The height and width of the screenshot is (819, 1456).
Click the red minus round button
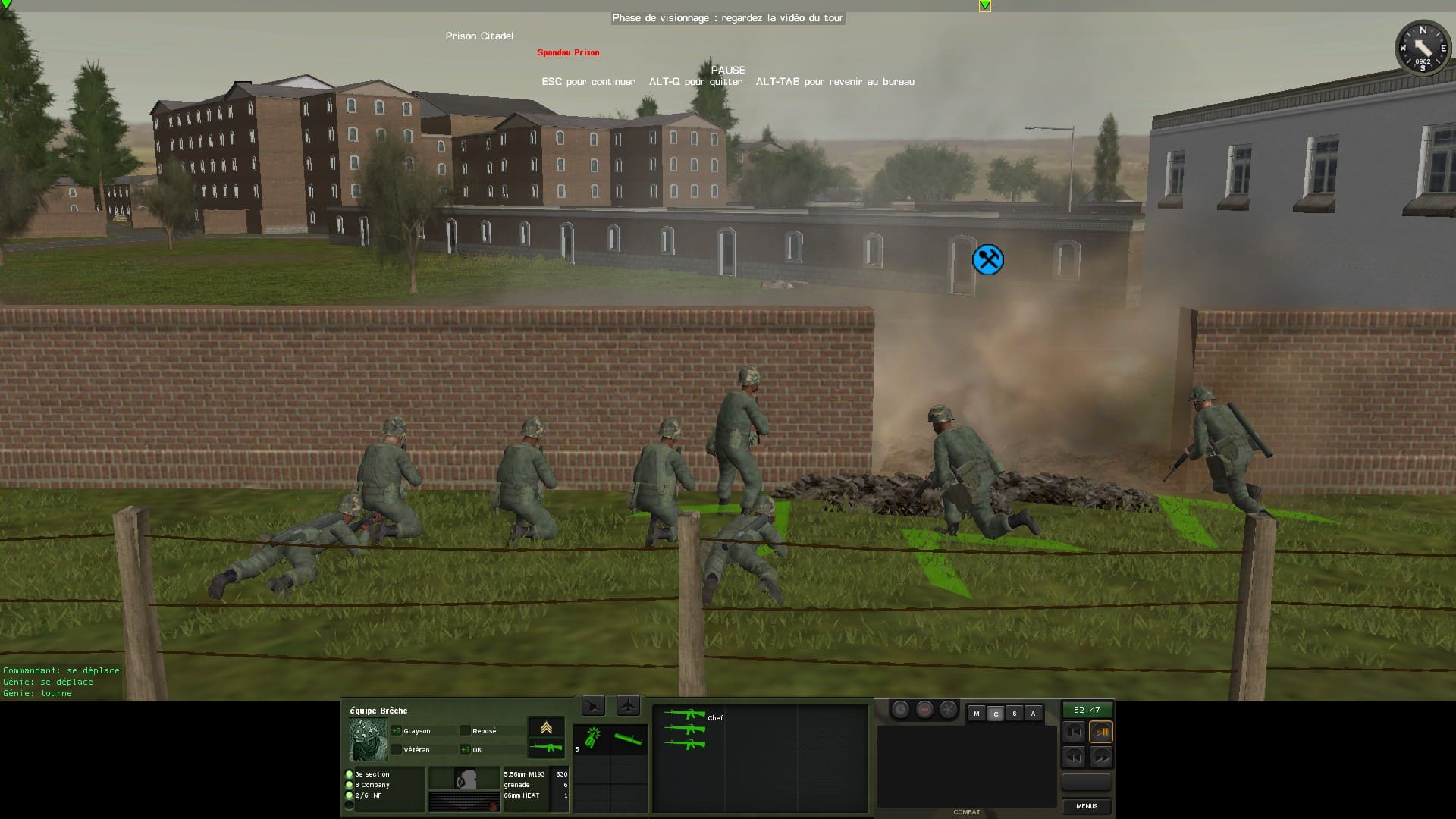924,710
